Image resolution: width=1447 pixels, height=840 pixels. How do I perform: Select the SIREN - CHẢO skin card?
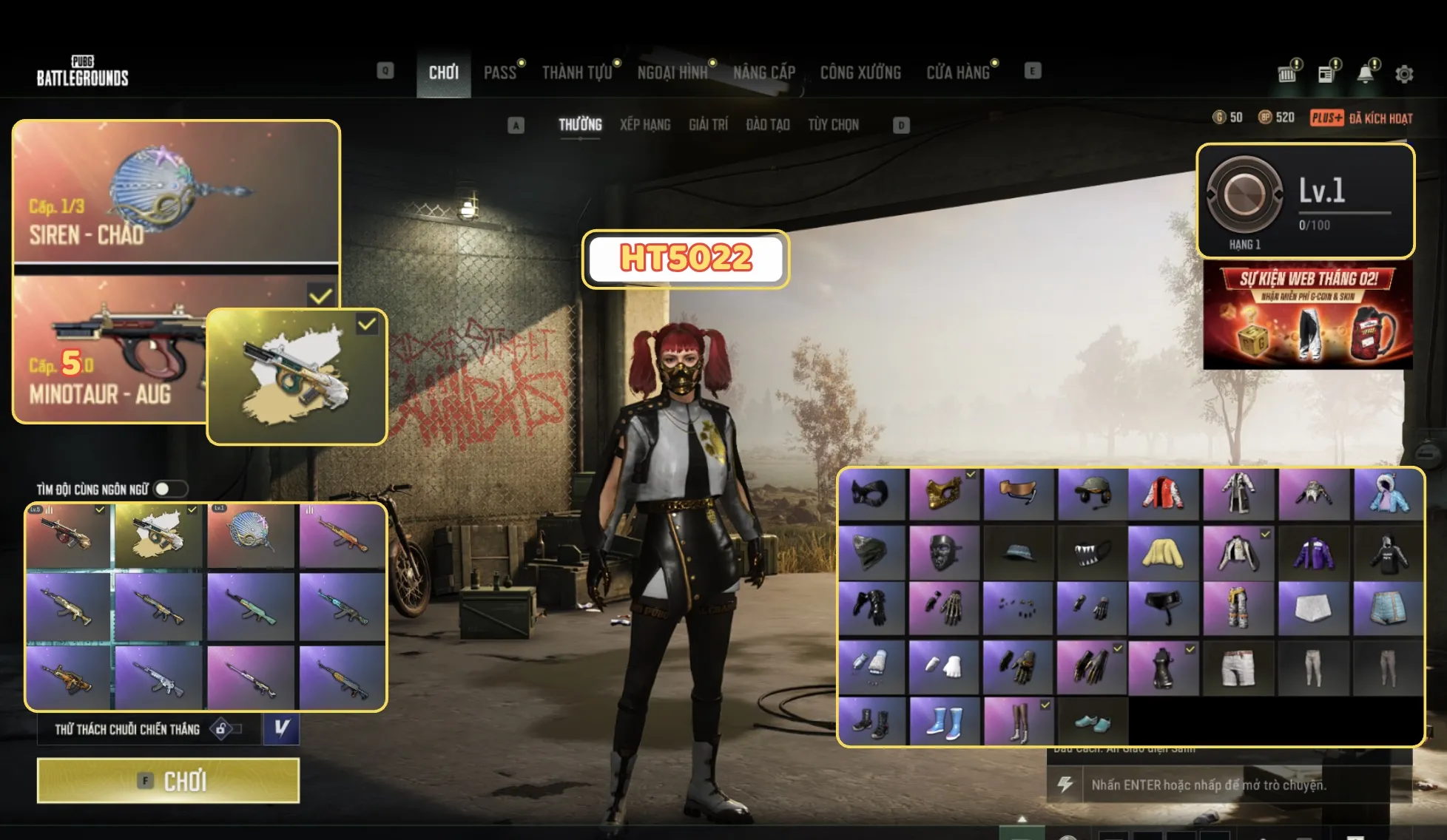176,192
